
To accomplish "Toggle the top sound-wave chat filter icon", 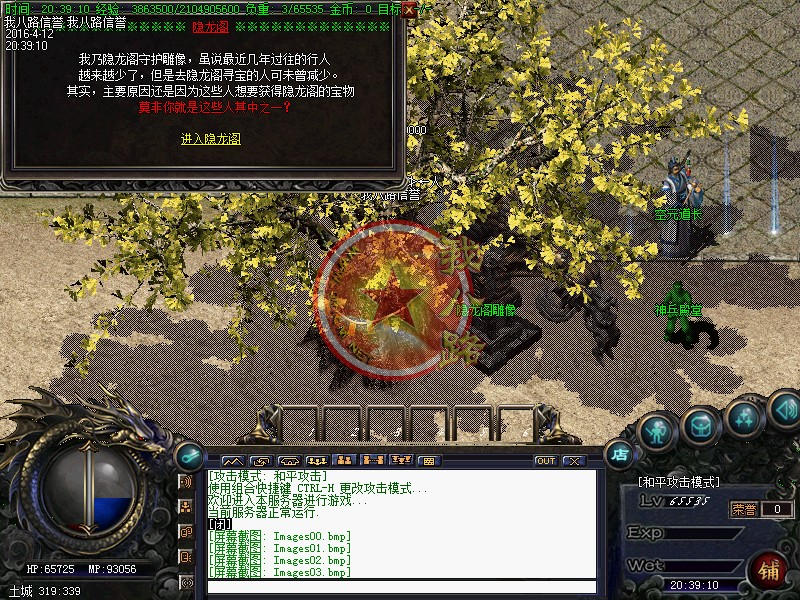I will (x=186, y=482).
